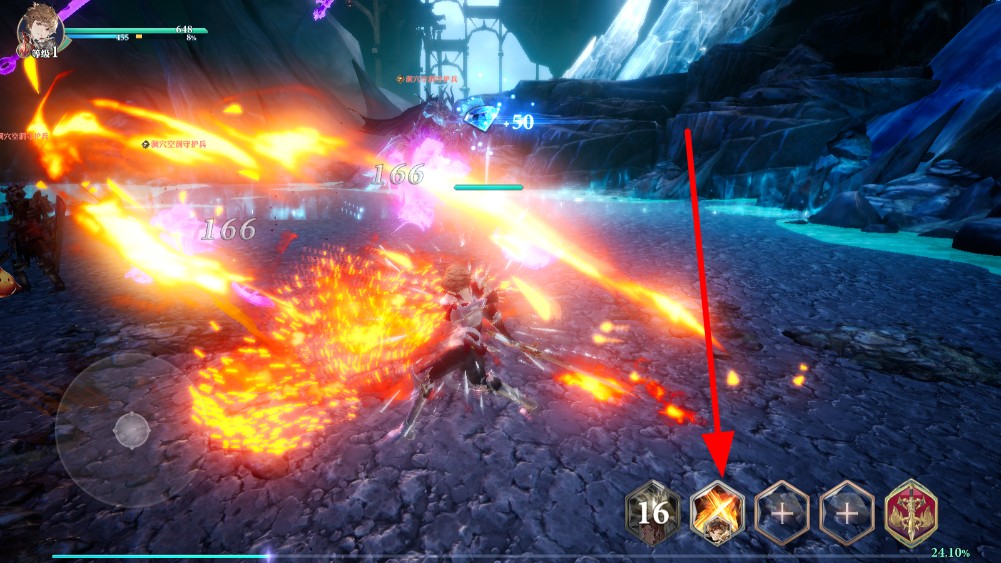Tap the skill on 16-second cooldown
This screenshot has height=563, width=1001.
pos(652,514)
